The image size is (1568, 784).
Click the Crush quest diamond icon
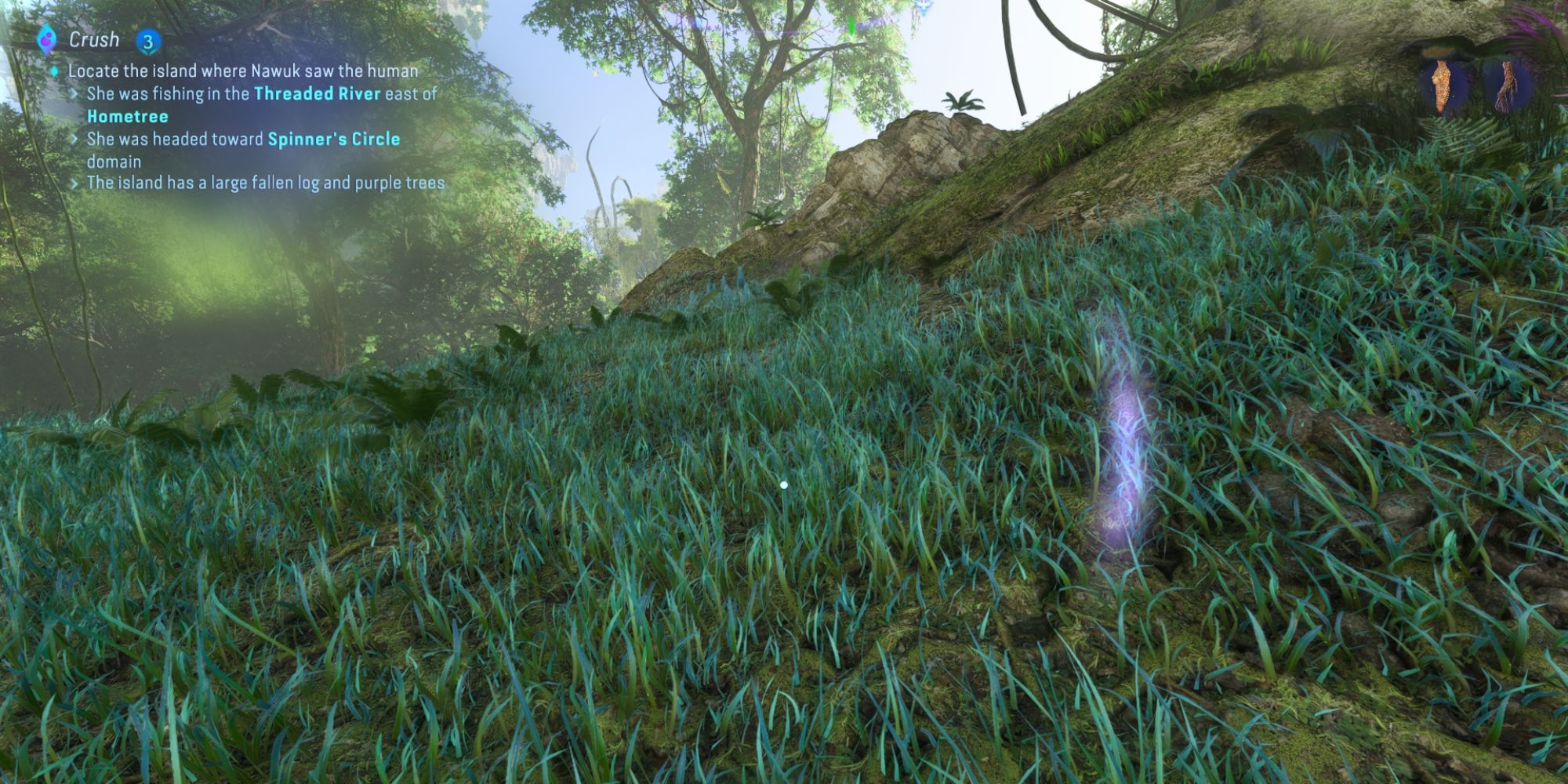45,38
